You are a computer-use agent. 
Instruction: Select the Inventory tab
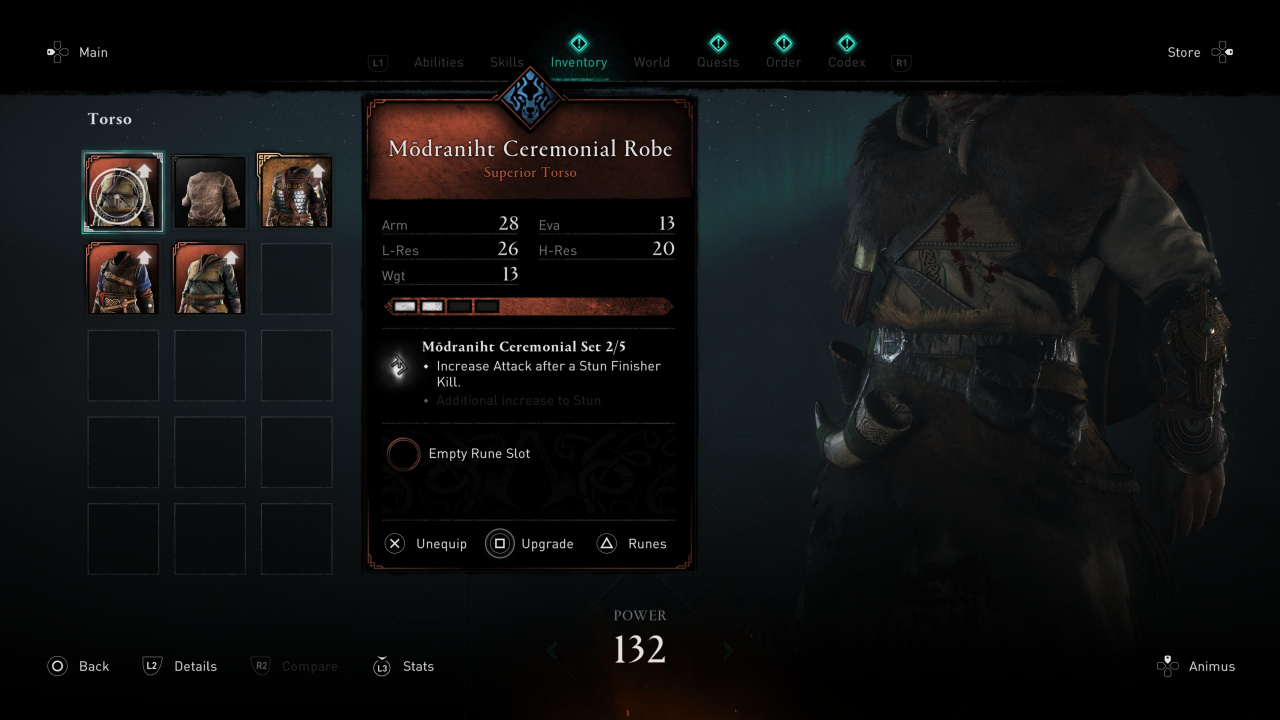click(578, 62)
